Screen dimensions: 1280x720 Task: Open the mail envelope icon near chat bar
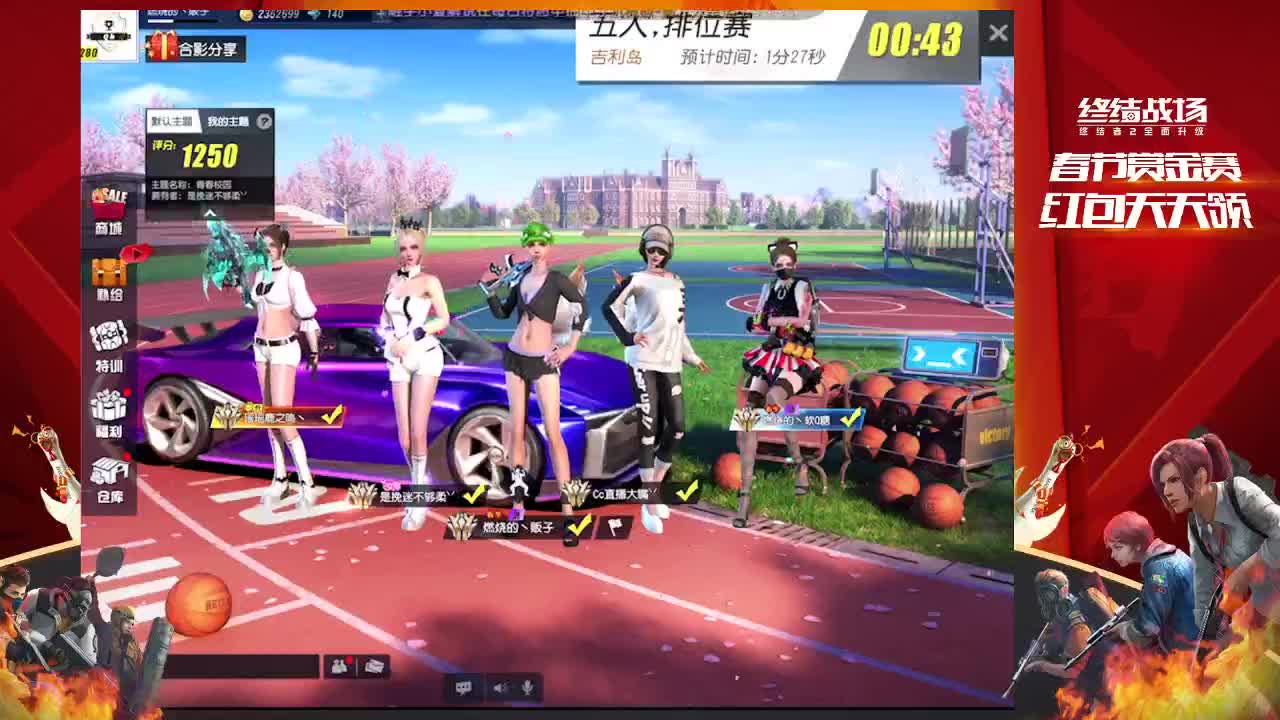(374, 666)
